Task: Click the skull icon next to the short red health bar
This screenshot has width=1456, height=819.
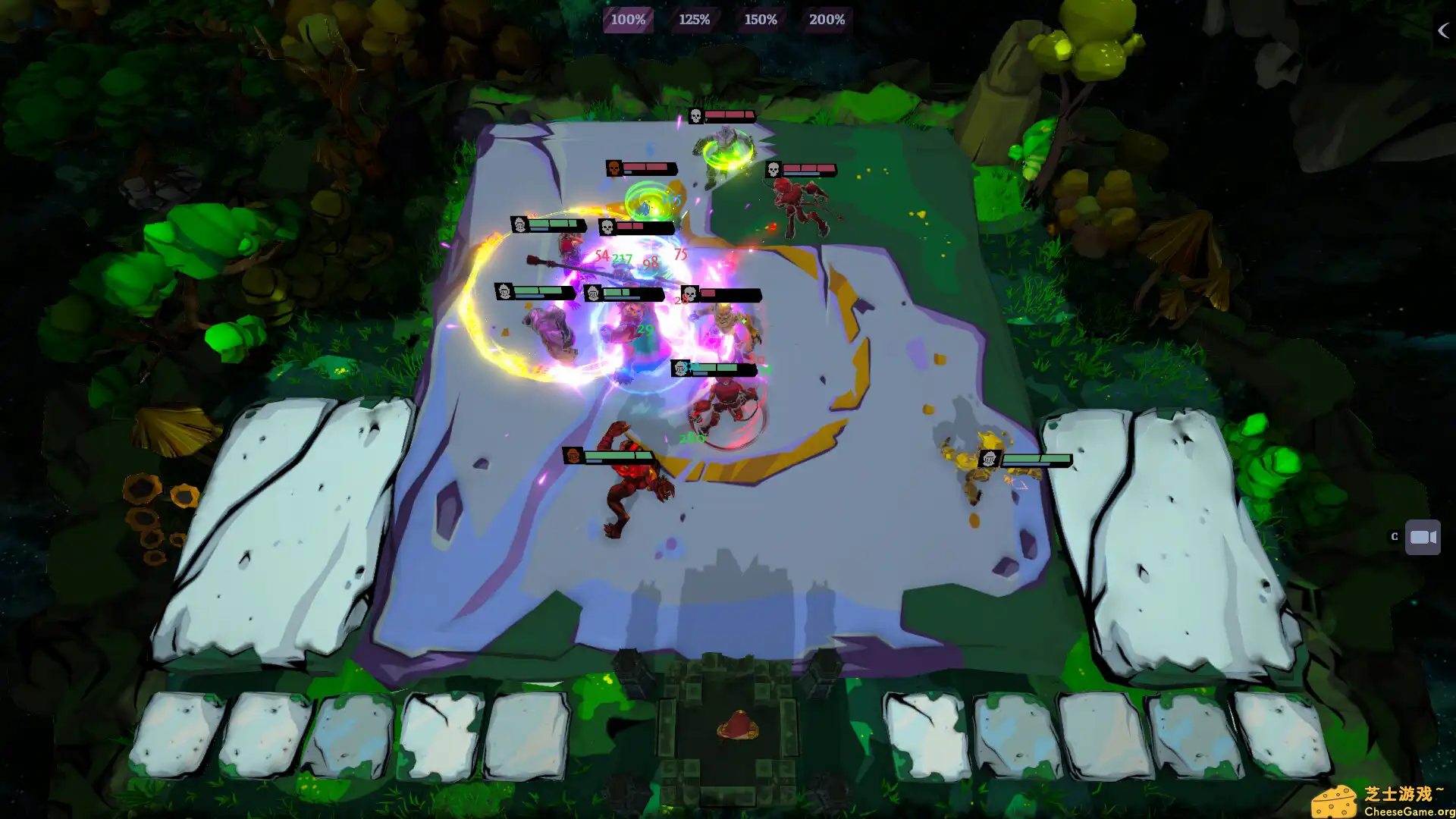Action: click(689, 296)
